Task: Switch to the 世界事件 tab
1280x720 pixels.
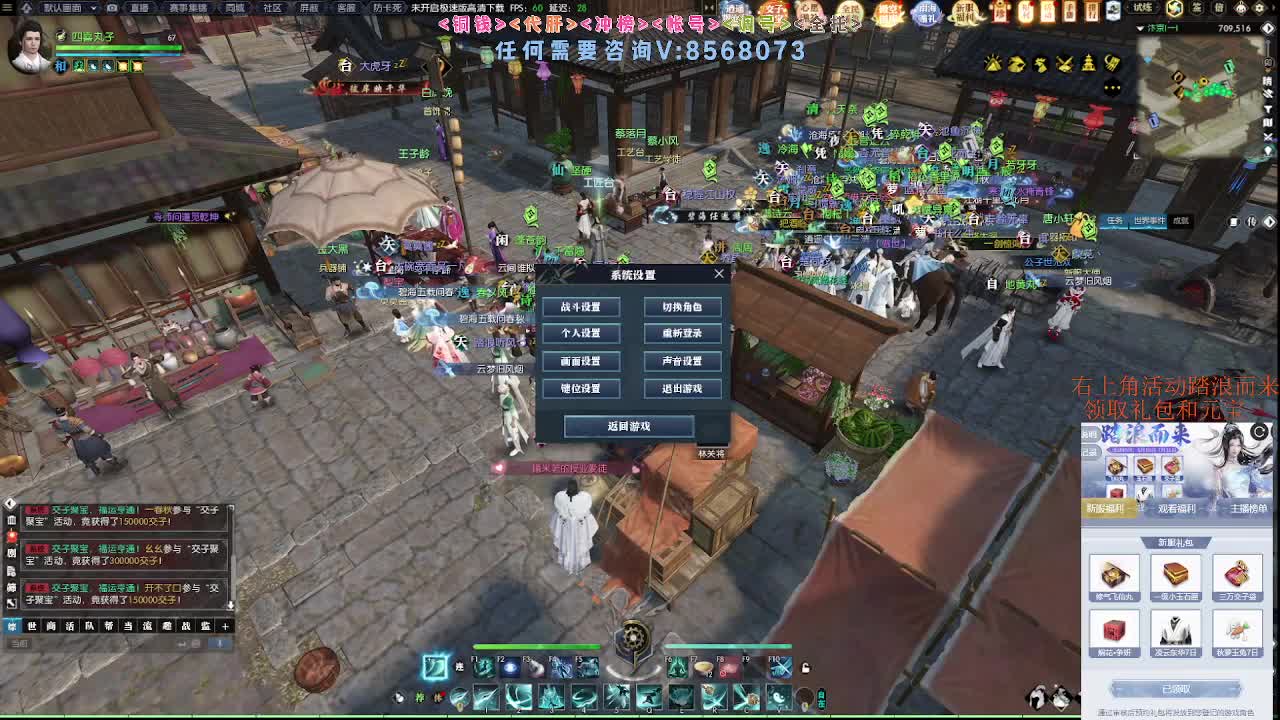Action: [1149, 222]
